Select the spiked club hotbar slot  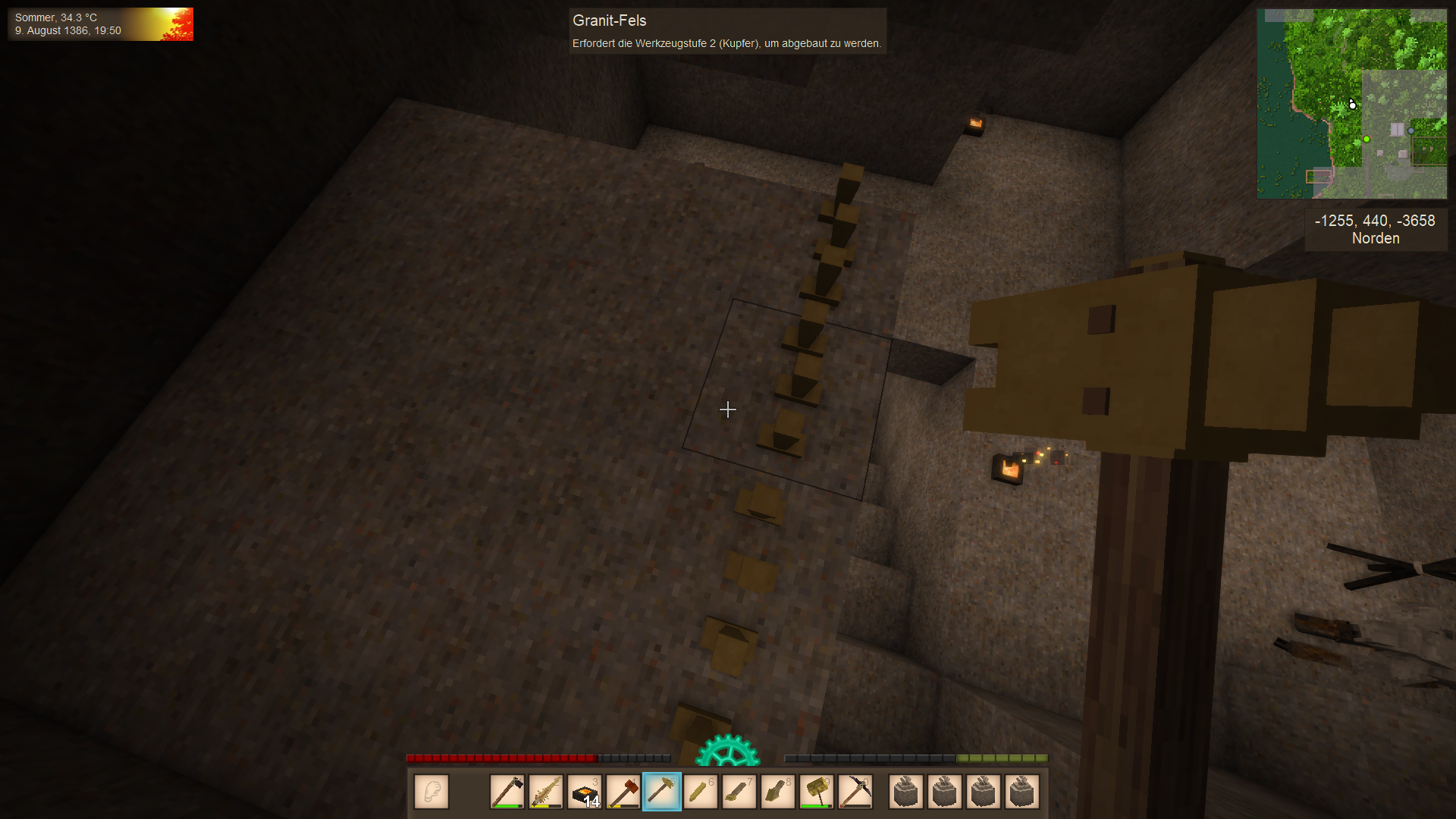(x=546, y=792)
